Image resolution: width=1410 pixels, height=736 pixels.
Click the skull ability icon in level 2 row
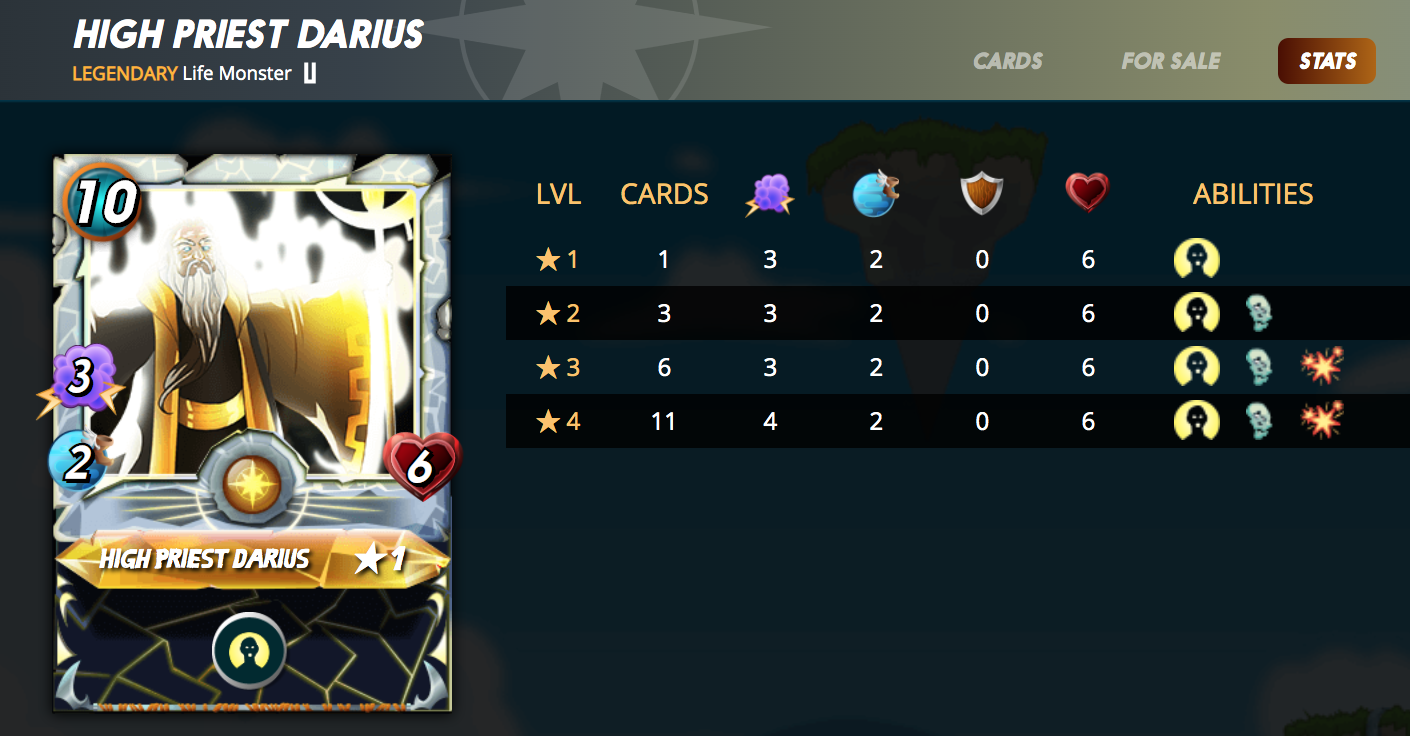[1258, 314]
